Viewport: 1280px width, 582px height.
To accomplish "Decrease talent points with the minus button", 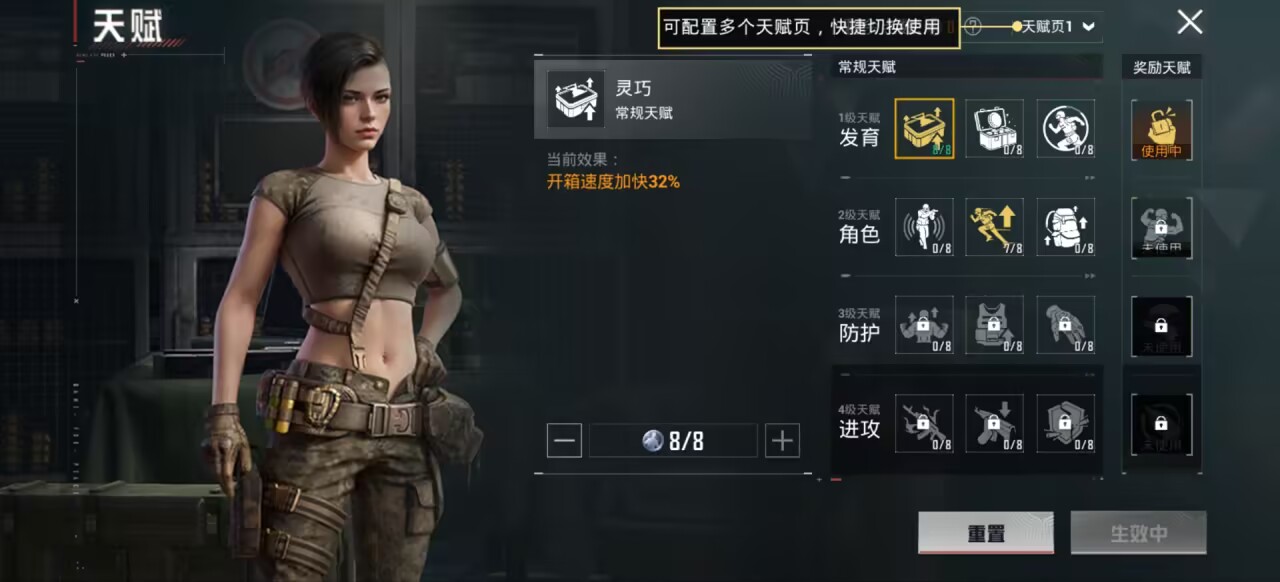I will [564, 440].
